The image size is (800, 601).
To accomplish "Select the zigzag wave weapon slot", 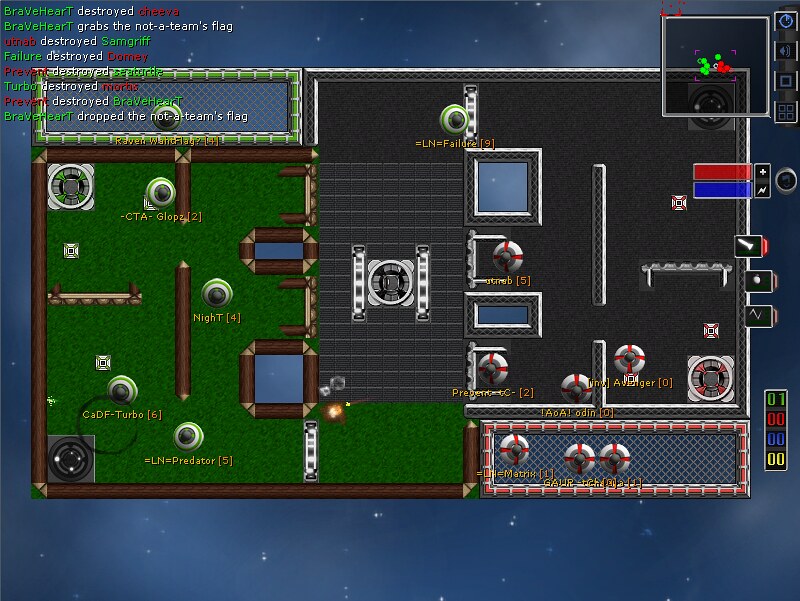I will tap(757, 316).
